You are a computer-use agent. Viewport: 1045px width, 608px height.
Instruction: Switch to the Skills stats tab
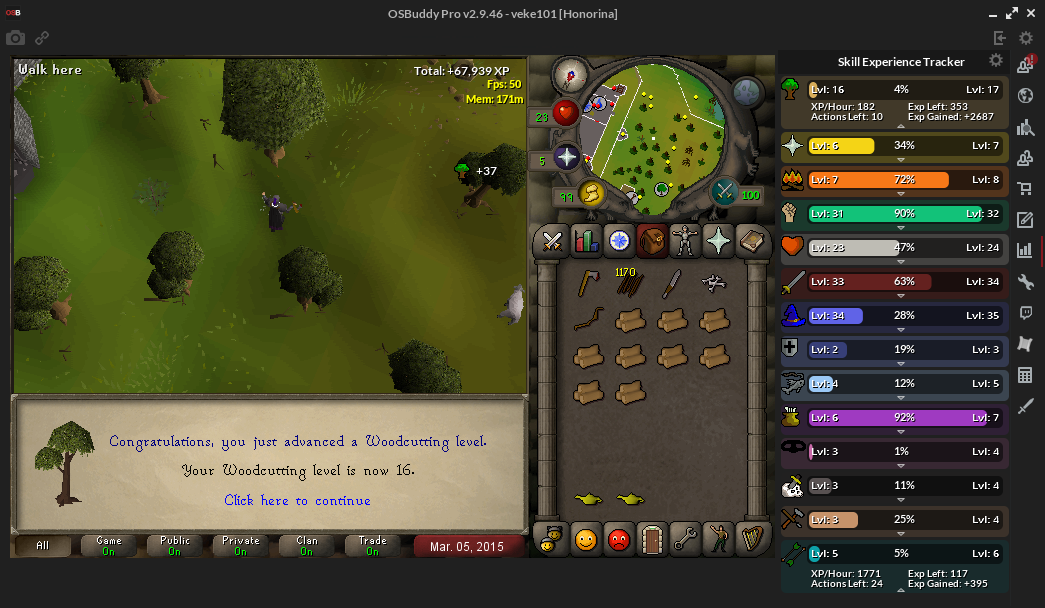[585, 240]
